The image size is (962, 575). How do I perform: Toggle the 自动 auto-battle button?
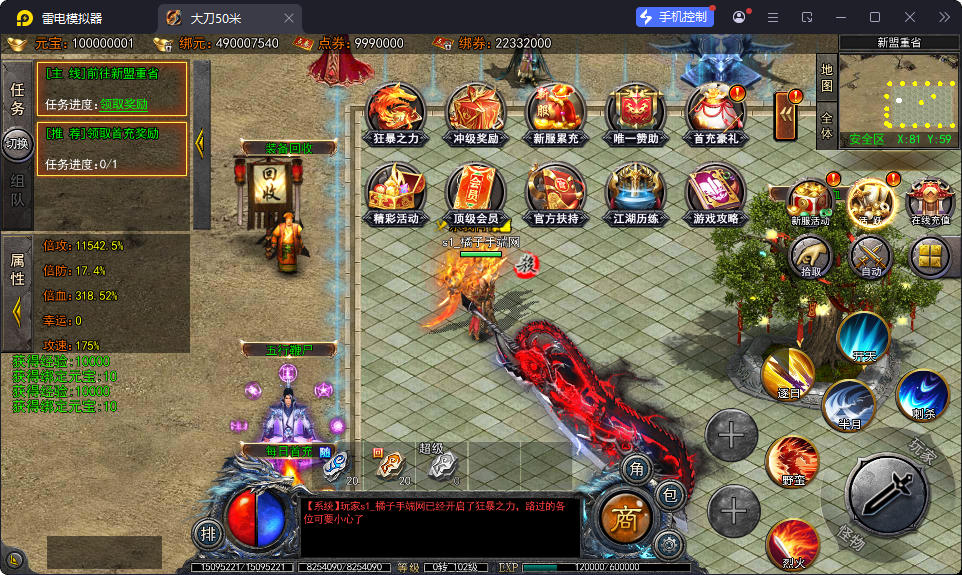tap(870, 257)
